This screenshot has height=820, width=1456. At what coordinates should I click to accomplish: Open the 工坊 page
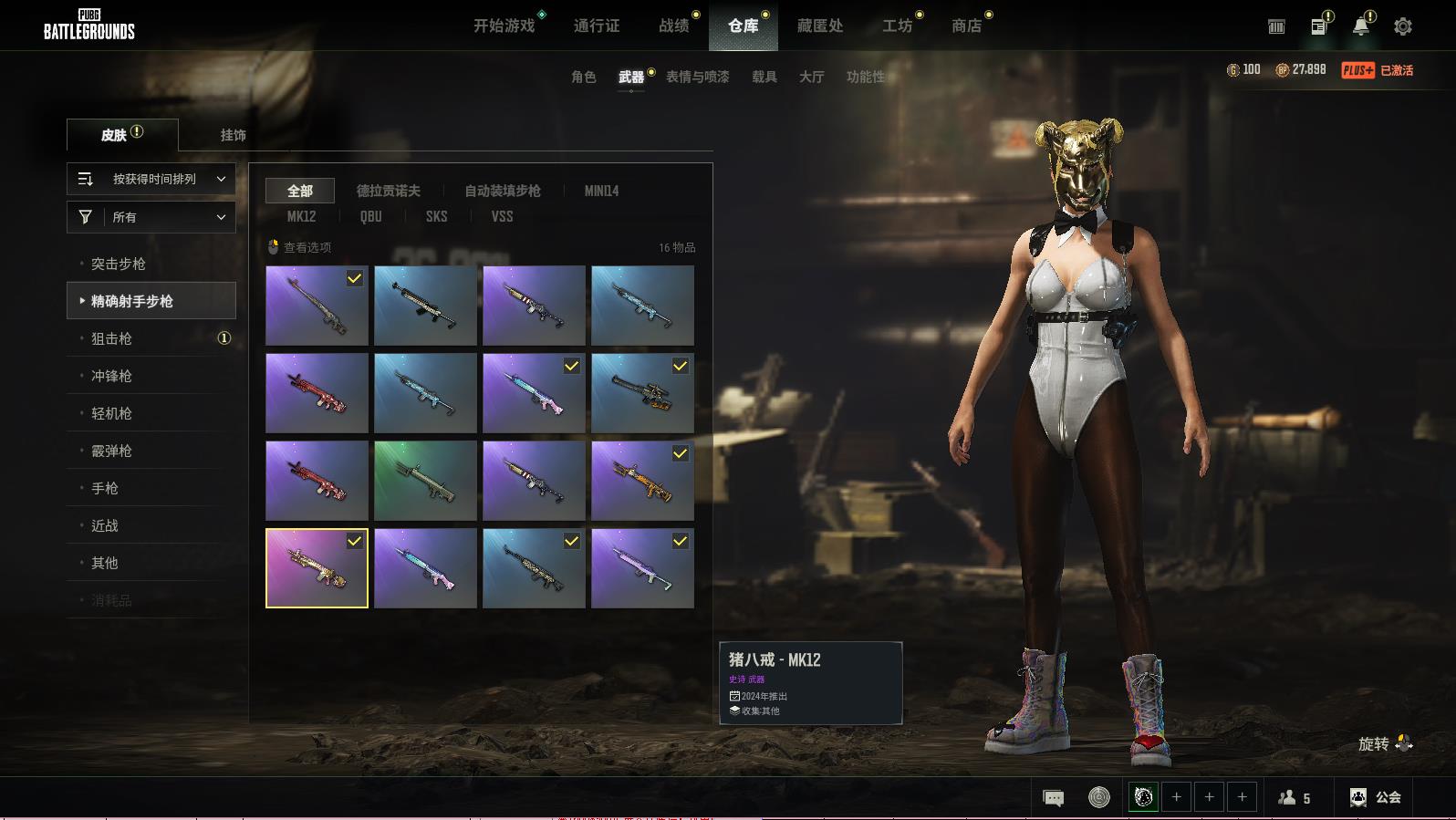click(x=897, y=26)
